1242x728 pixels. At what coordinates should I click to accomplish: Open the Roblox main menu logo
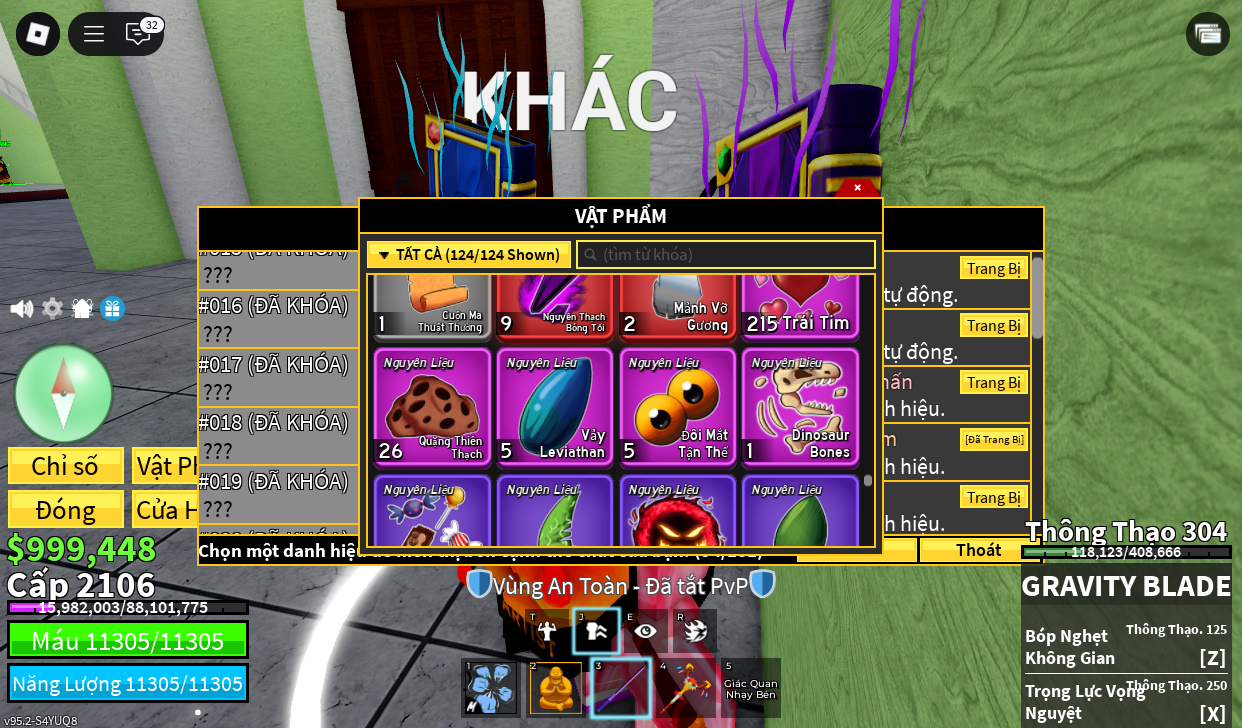coord(38,34)
